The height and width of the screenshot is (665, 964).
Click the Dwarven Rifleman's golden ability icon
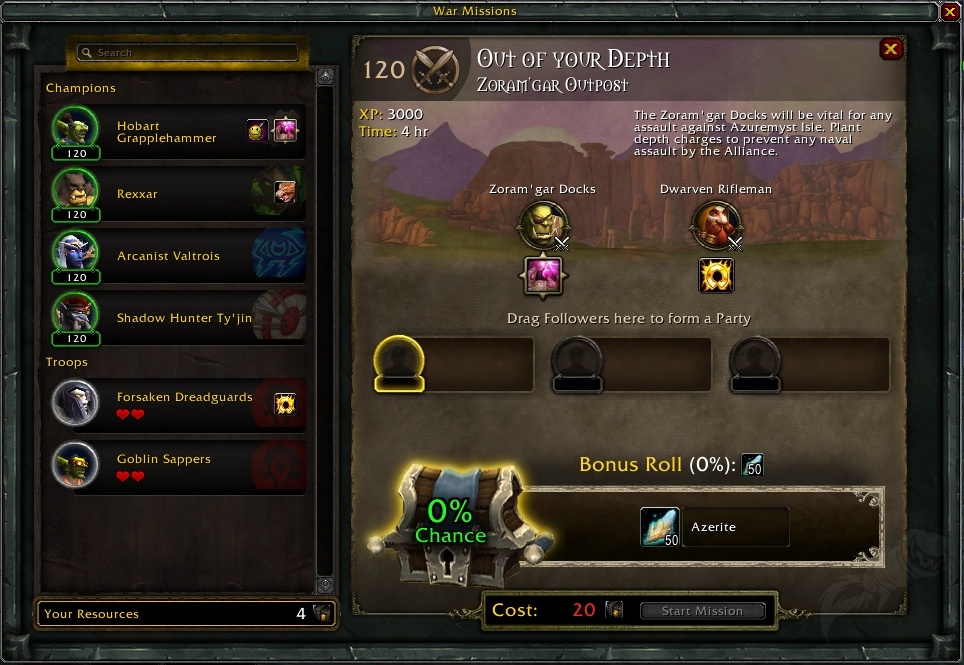click(x=716, y=276)
